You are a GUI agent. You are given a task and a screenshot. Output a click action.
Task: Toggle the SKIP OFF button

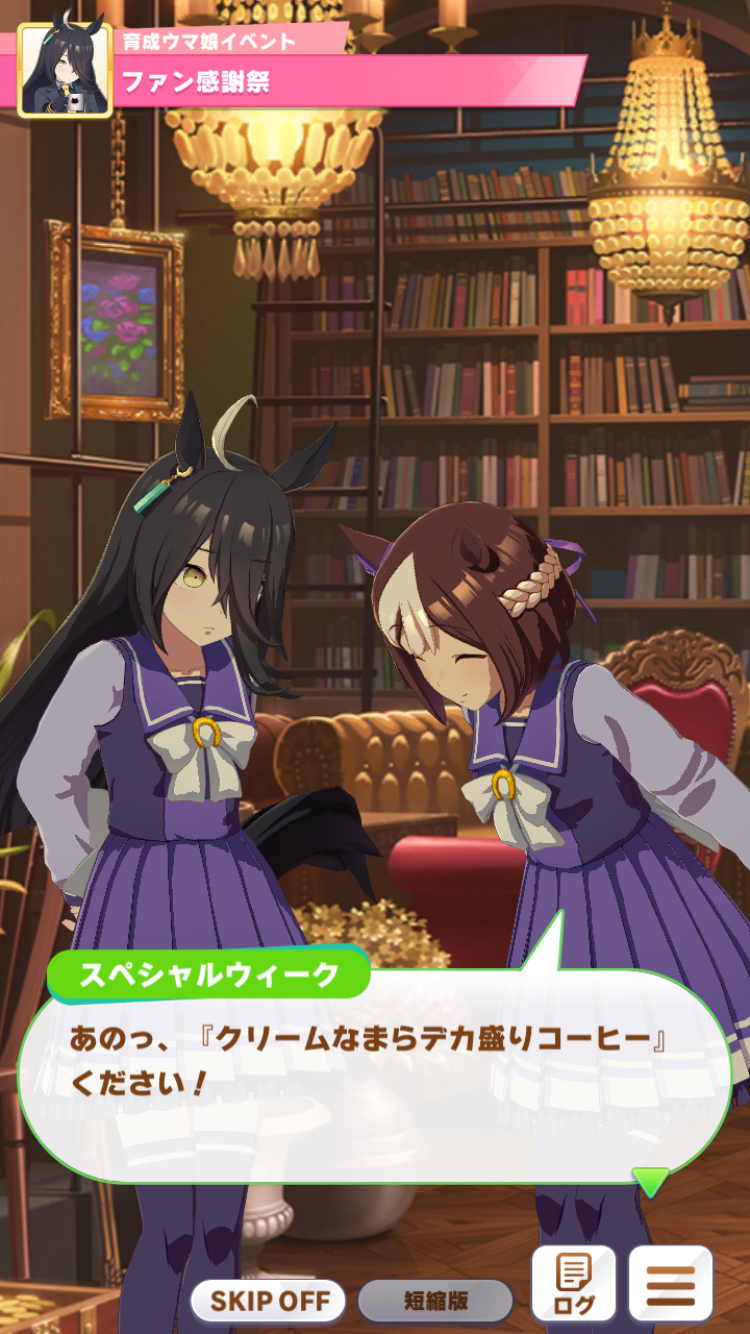[268, 1300]
